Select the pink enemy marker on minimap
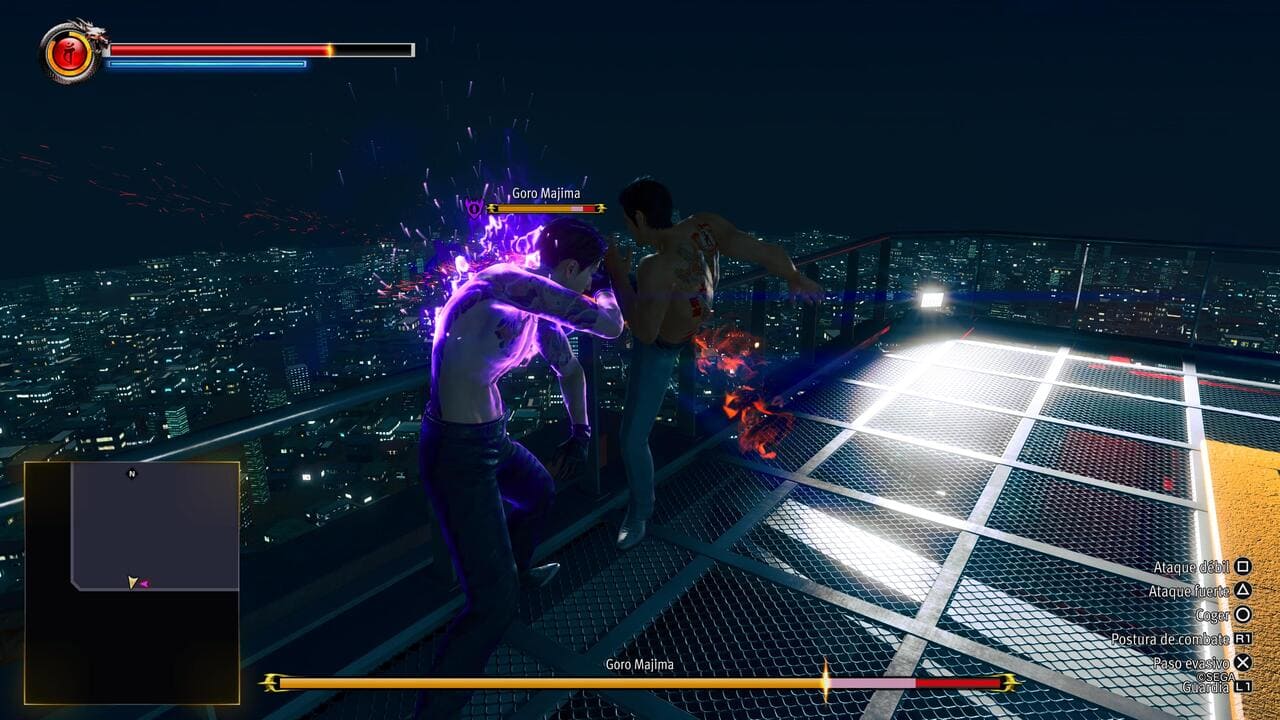 tap(144, 584)
